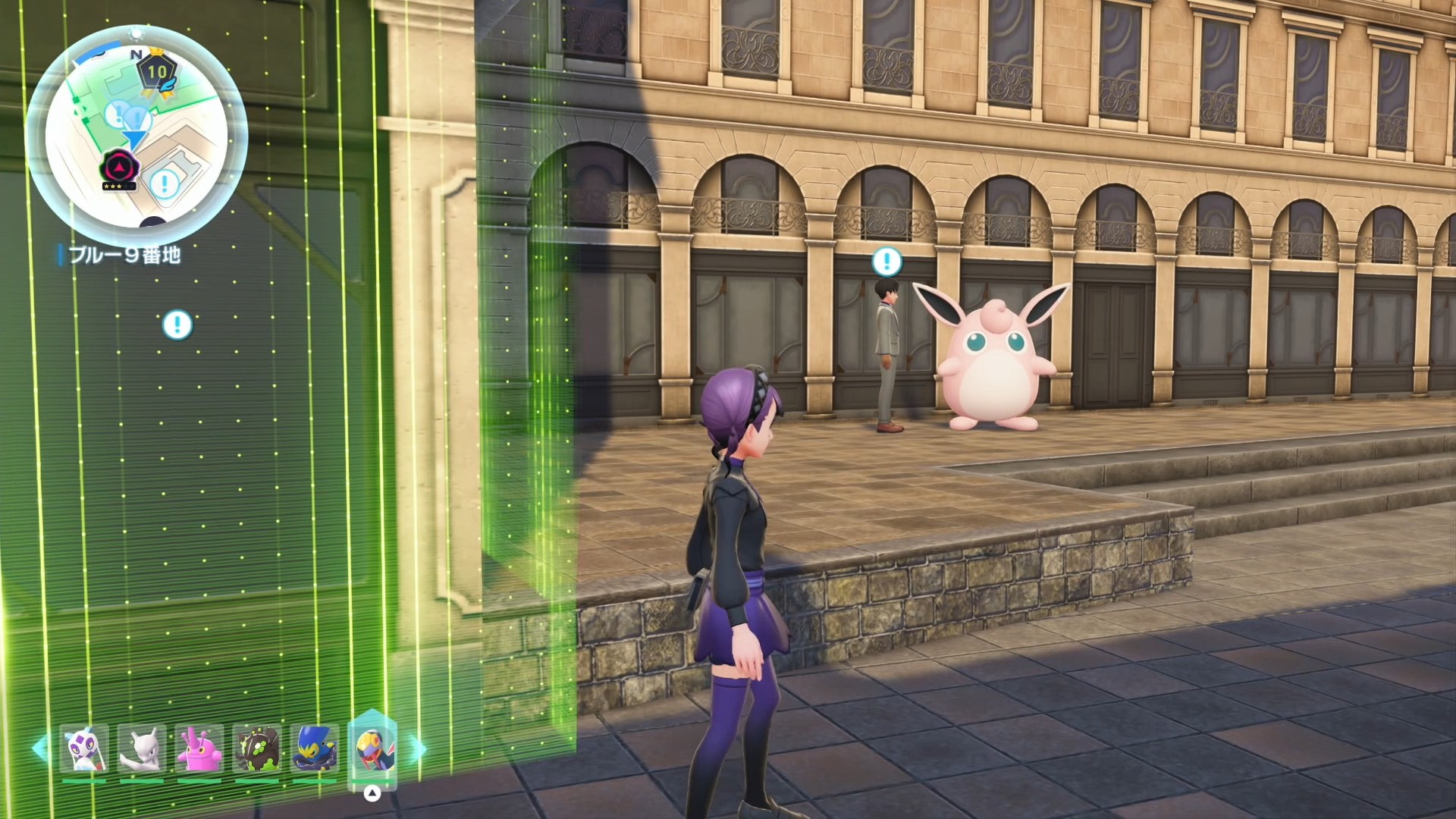Pick Zygarde in the party bar
The height and width of the screenshot is (819, 1456).
tap(257, 748)
